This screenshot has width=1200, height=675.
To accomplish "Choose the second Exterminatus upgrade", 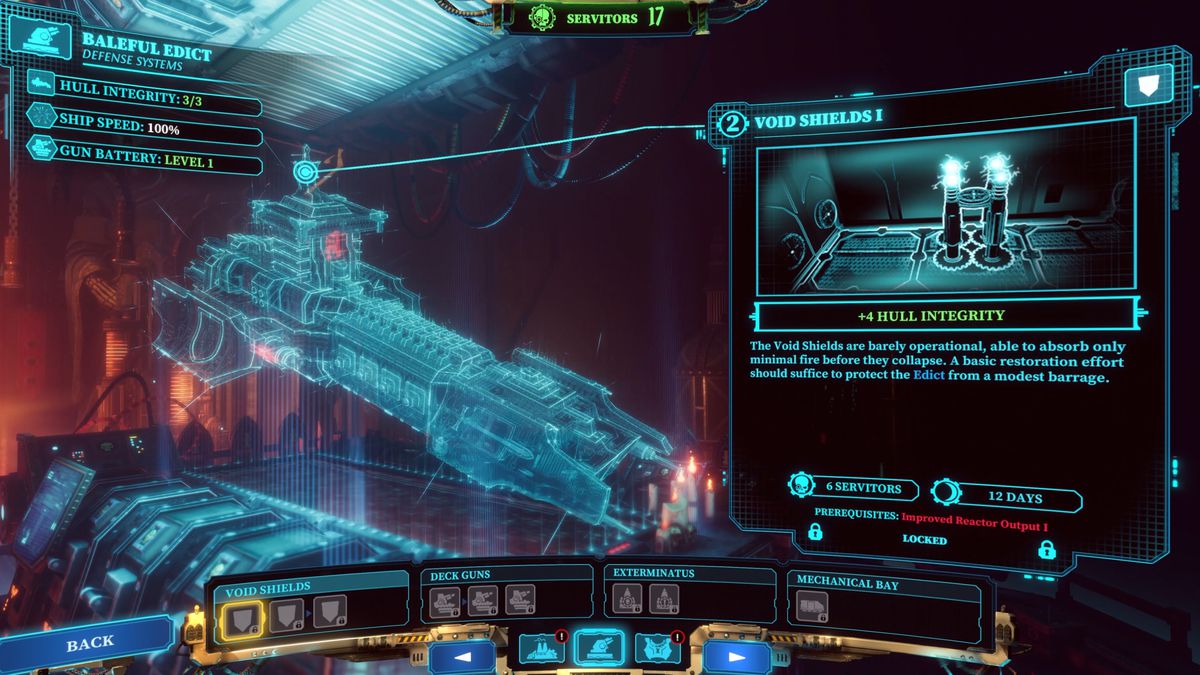I will [x=664, y=599].
